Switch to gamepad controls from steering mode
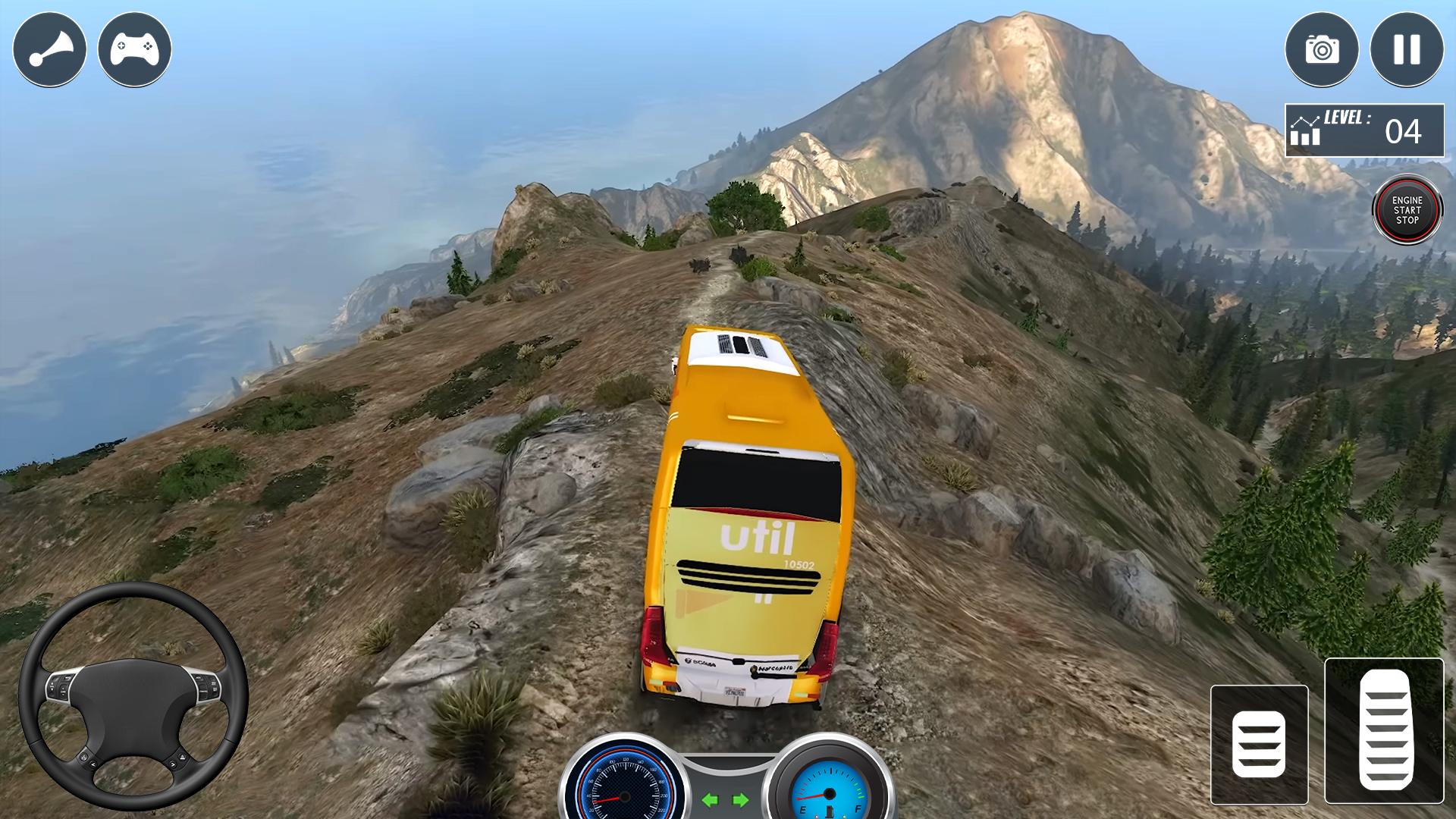1456x819 pixels. point(134,49)
